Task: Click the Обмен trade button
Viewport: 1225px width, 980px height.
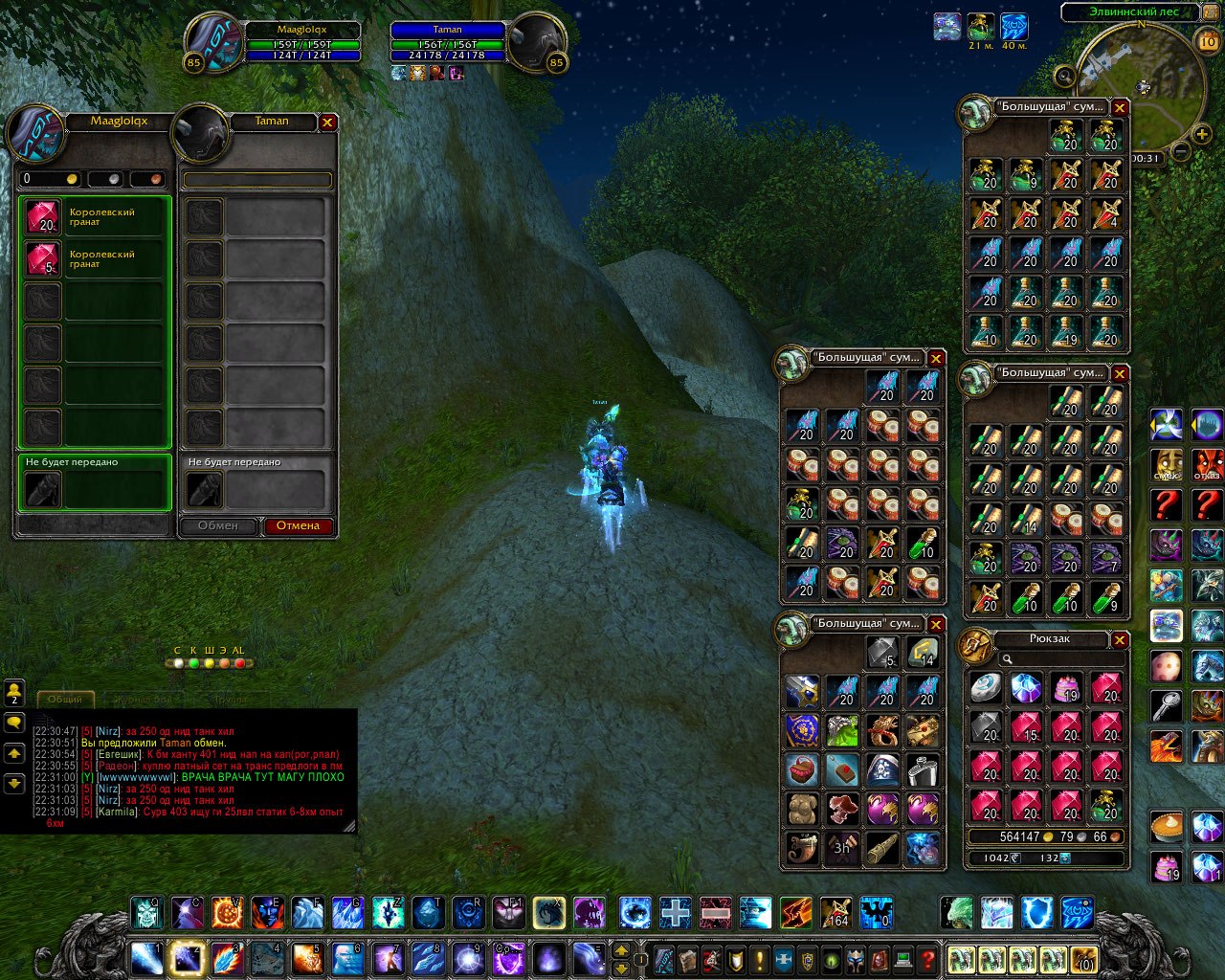Action: 218,525
